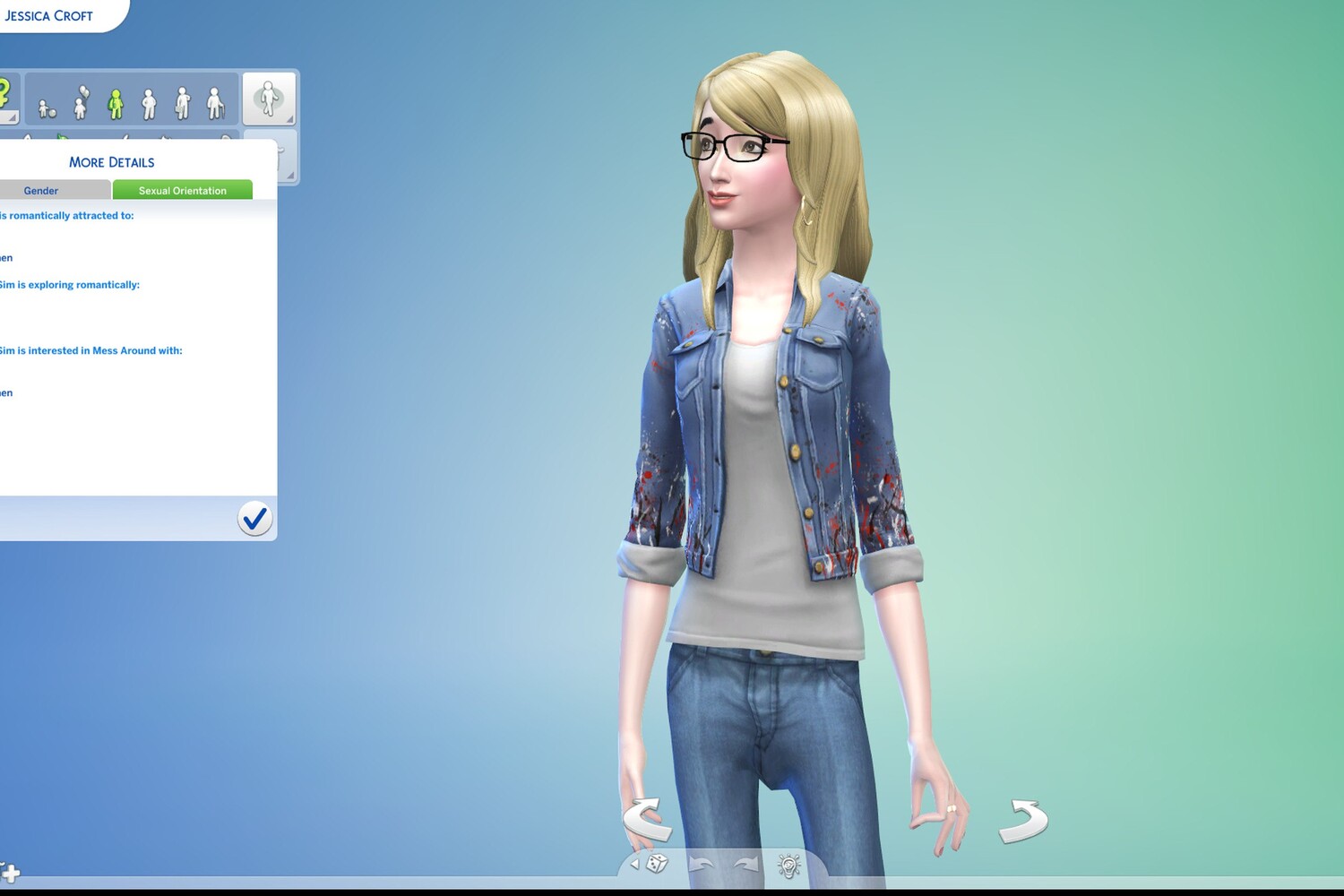Confirm More Details with the blue checkmark
Image resolution: width=1344 pixels, height=896 pixels.
tap(254, 519)
